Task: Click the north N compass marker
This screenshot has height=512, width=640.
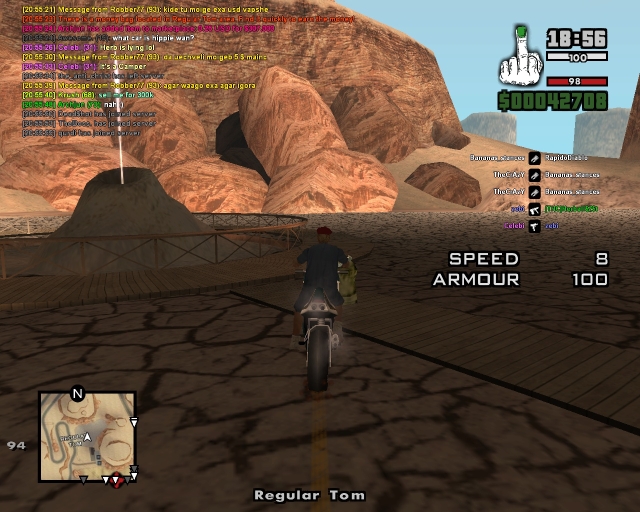Action: coord(77,393)
